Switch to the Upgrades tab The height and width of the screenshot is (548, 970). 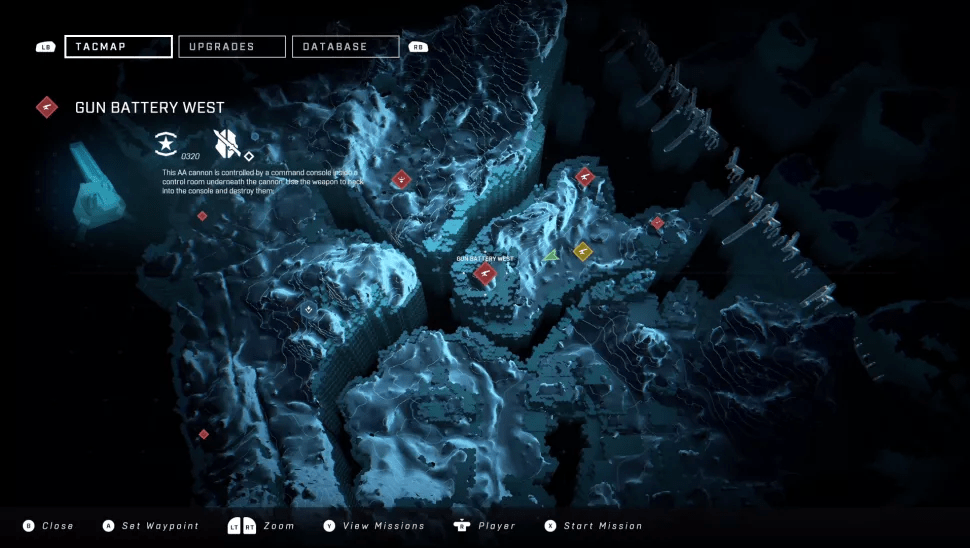(232, 47)
